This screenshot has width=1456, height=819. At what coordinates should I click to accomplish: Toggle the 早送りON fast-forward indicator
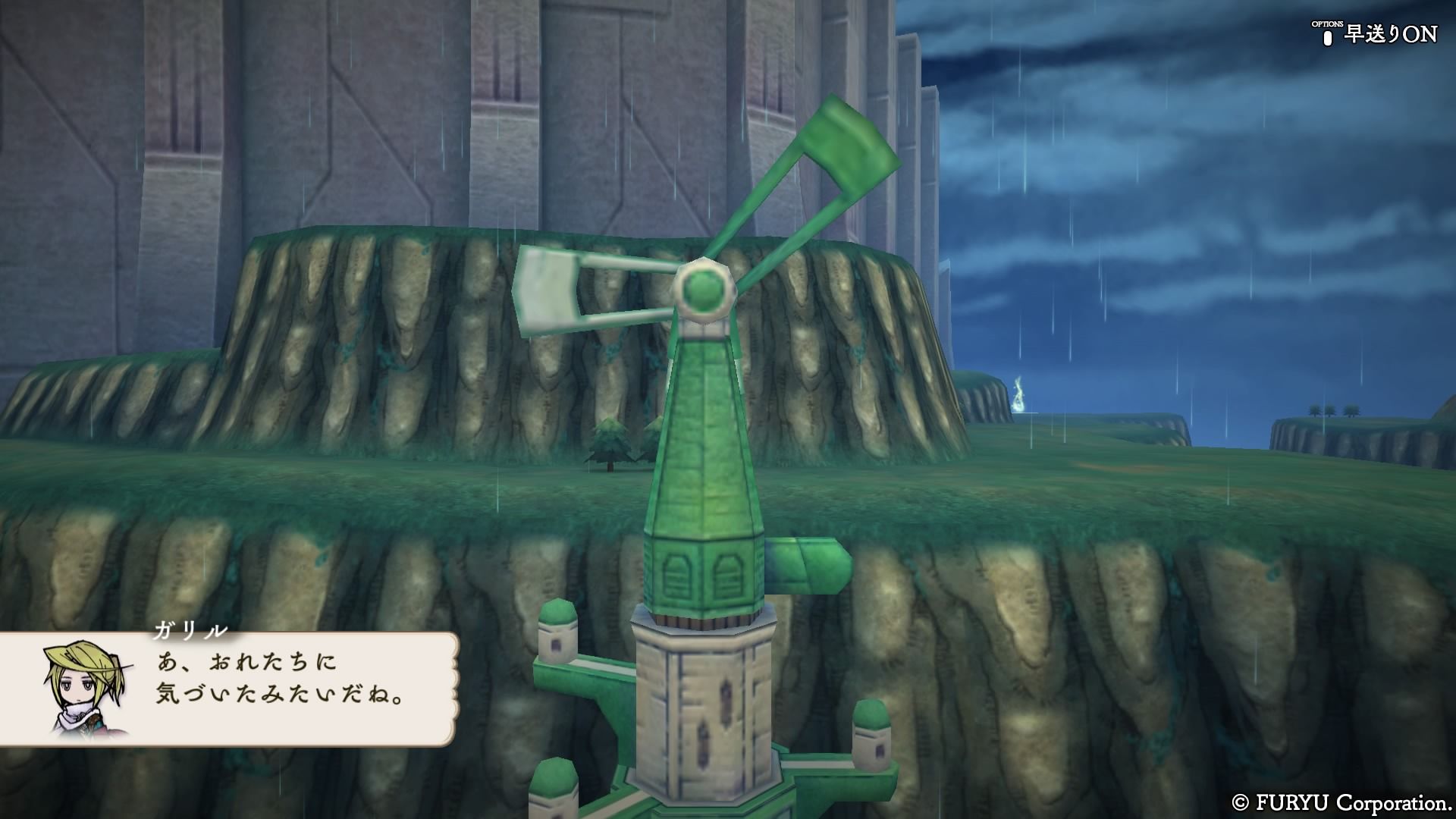tap(1381, 35)
